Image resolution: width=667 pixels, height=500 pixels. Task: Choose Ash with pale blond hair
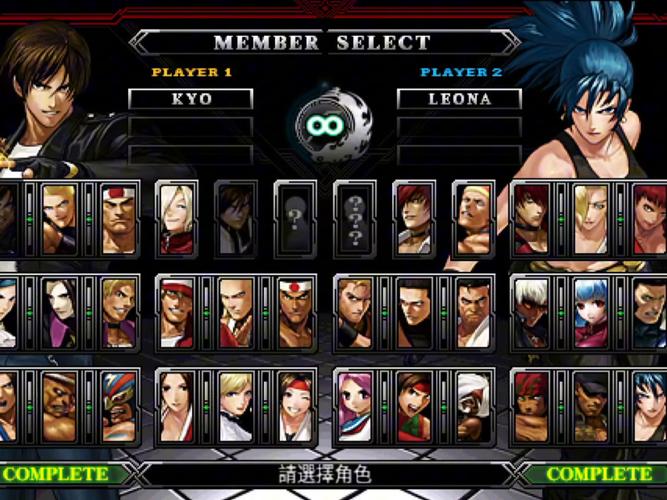(x=177, y=217)
